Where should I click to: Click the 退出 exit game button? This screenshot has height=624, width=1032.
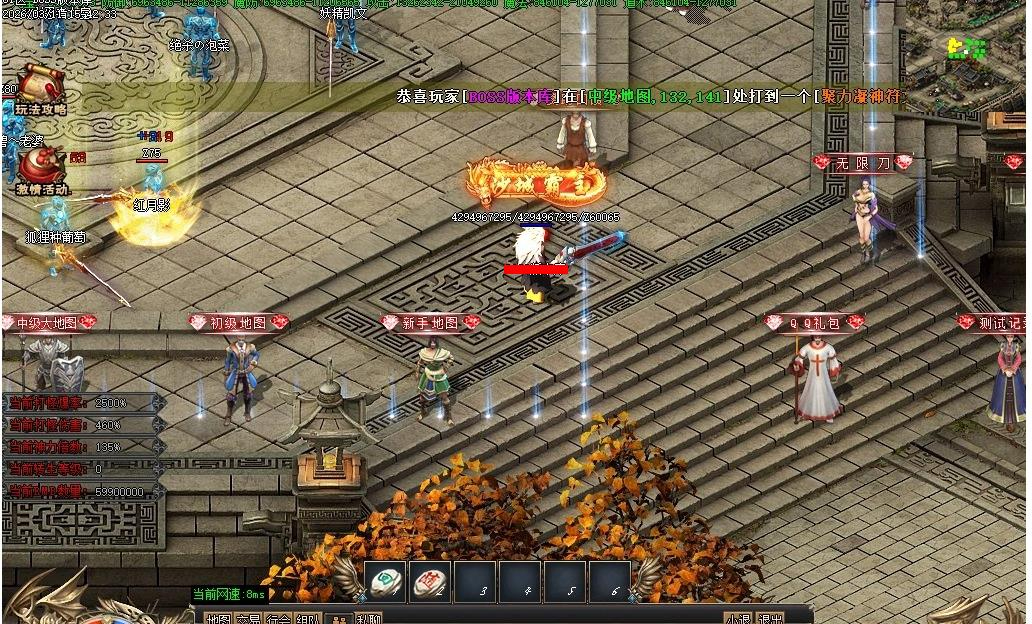coord(770,619)
